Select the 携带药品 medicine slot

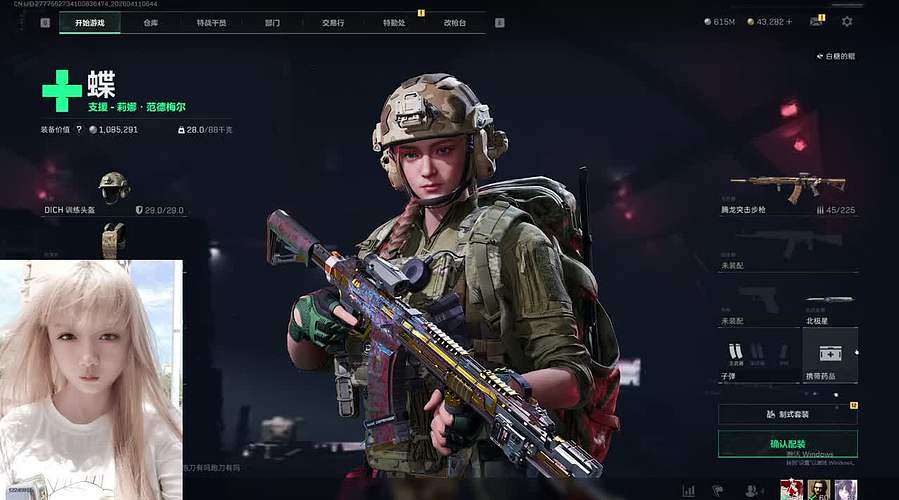click(830, 354)
